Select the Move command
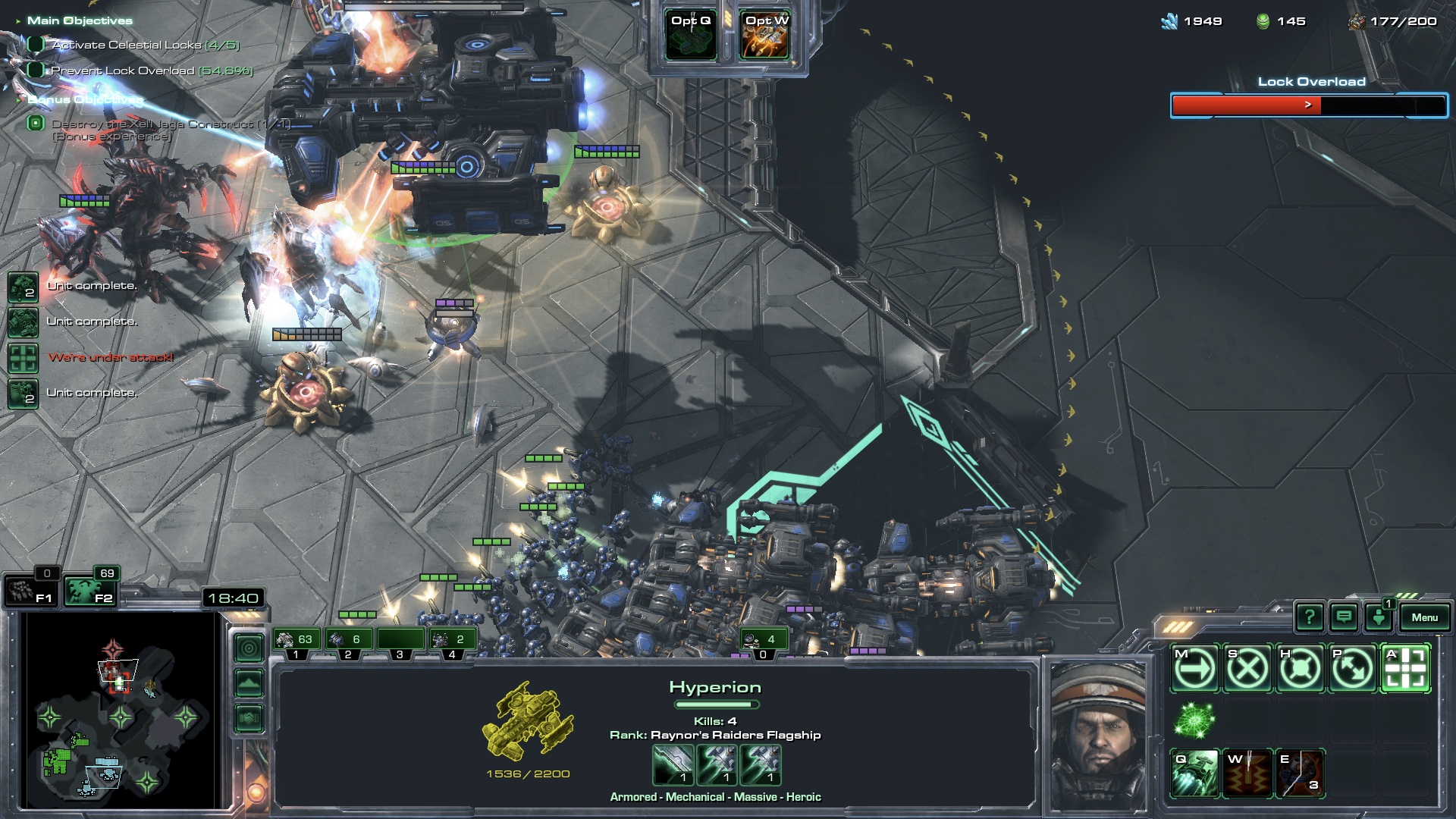 click(x=1194, y=669)
